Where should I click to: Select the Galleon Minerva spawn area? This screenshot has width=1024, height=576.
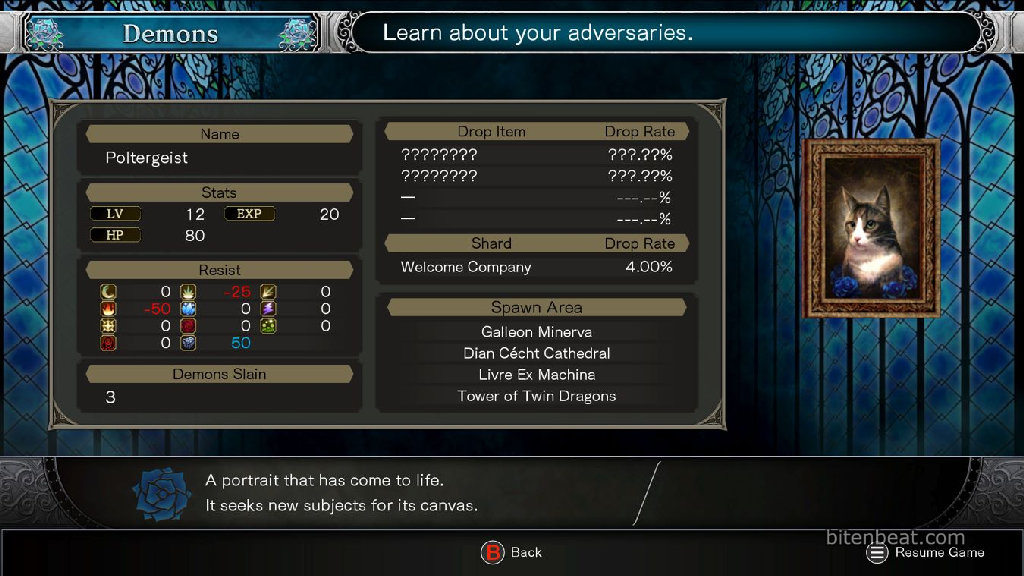(x=536, y=332)
